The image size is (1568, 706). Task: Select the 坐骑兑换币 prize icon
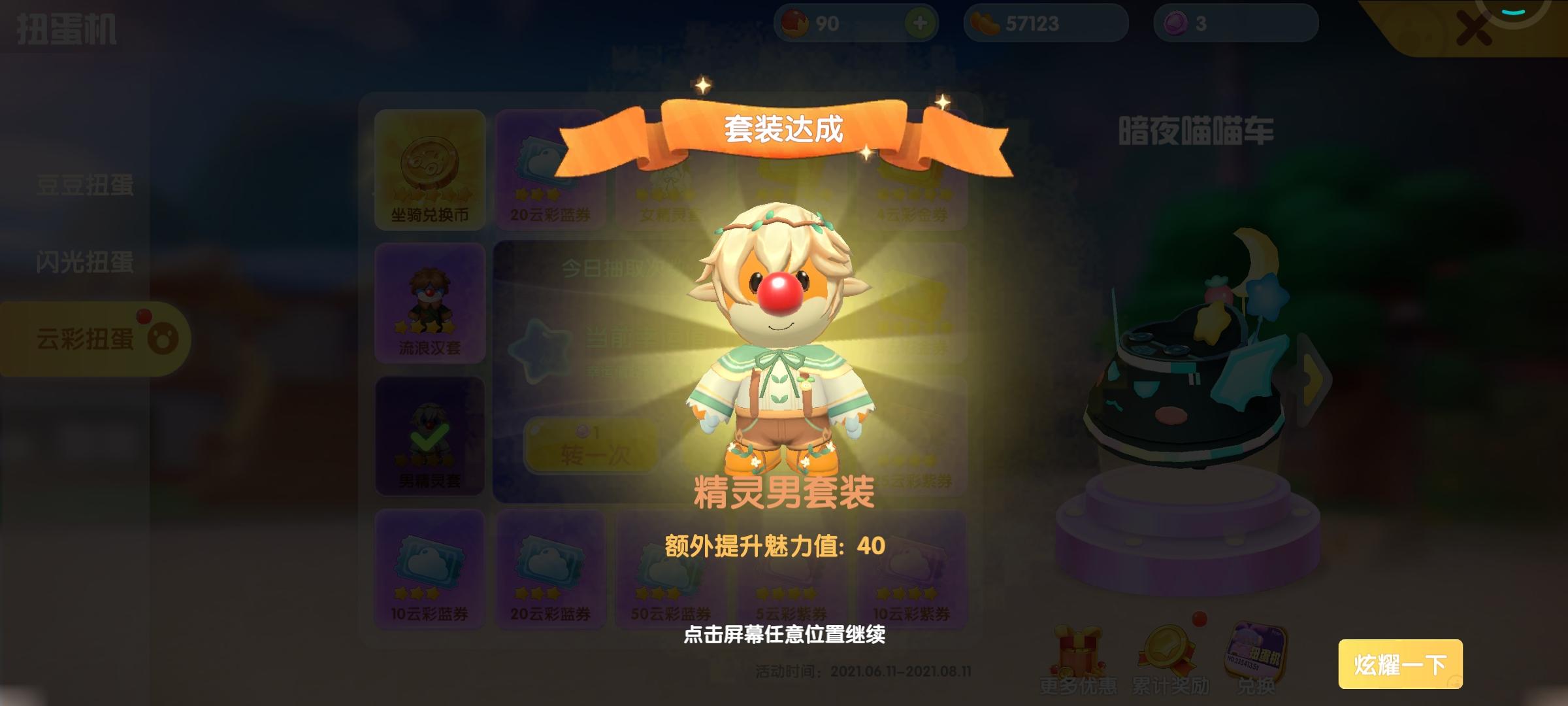pos(429,169)
